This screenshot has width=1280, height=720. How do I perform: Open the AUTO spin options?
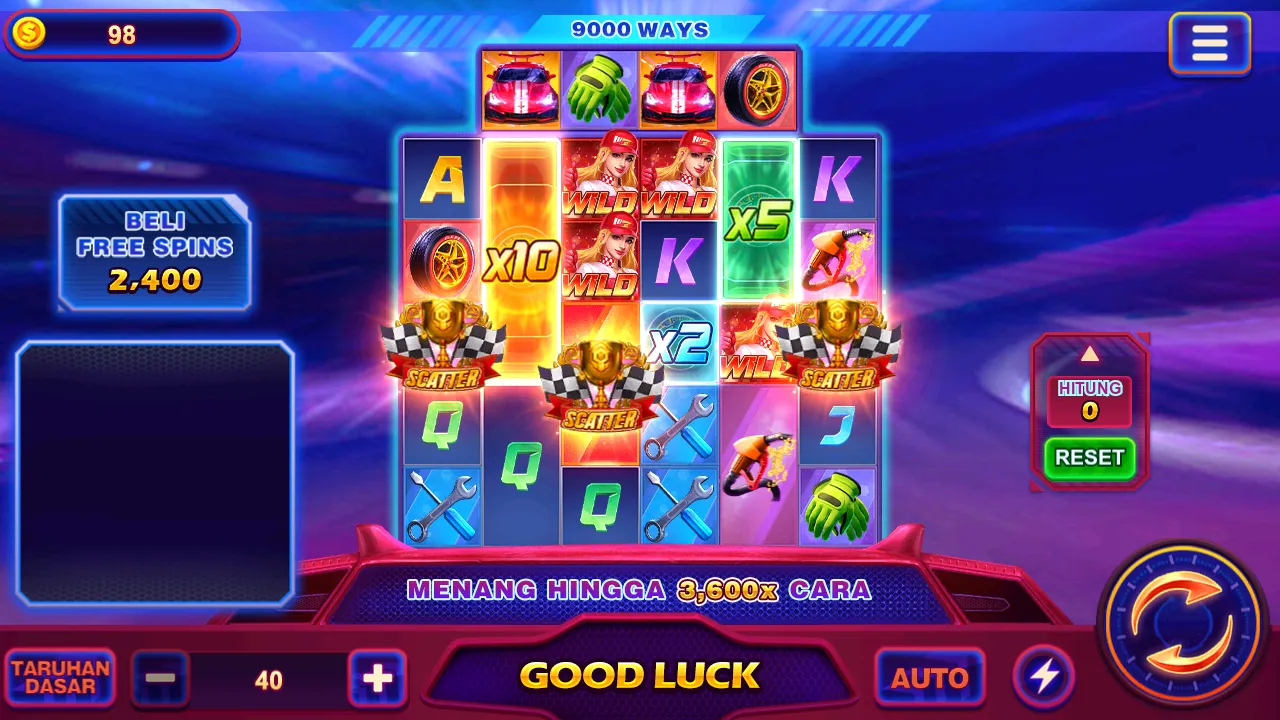(x=929, y=677)
